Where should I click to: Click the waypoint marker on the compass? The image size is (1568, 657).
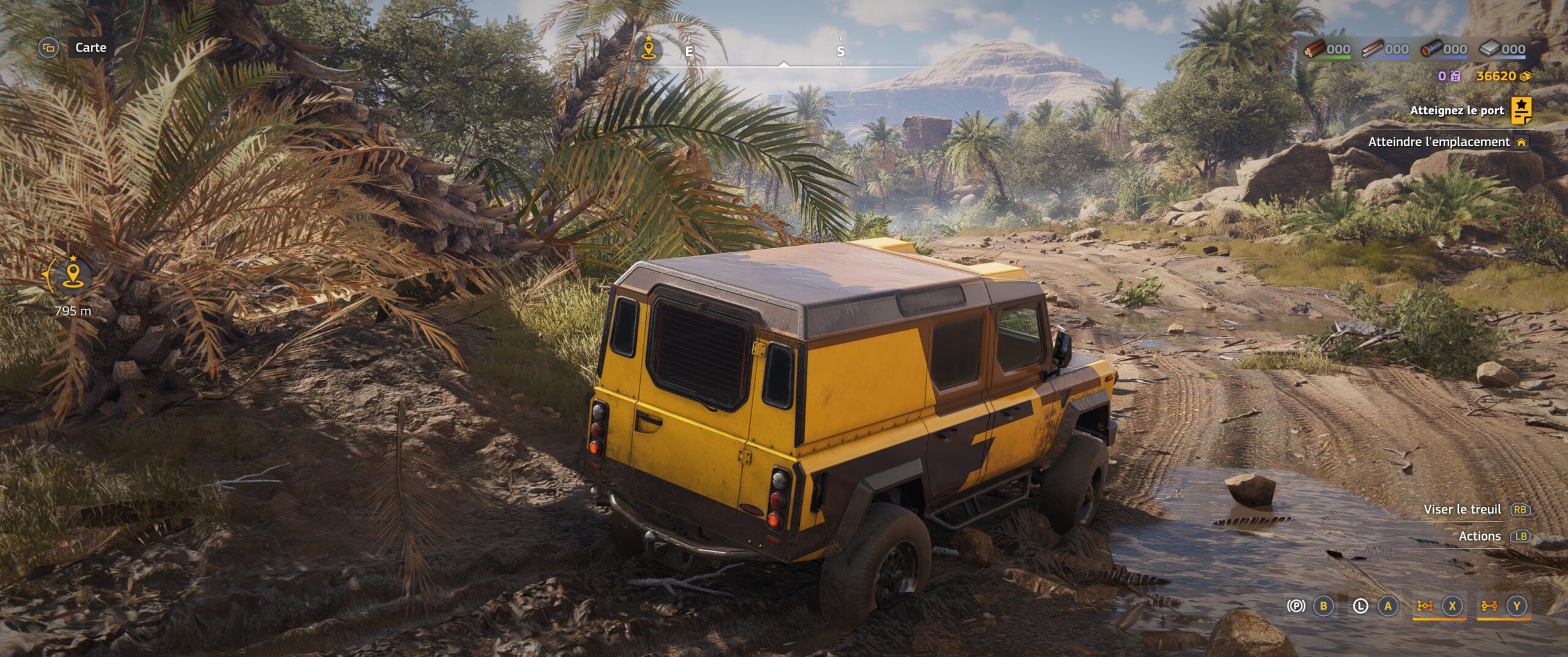(x=648, y=49)
